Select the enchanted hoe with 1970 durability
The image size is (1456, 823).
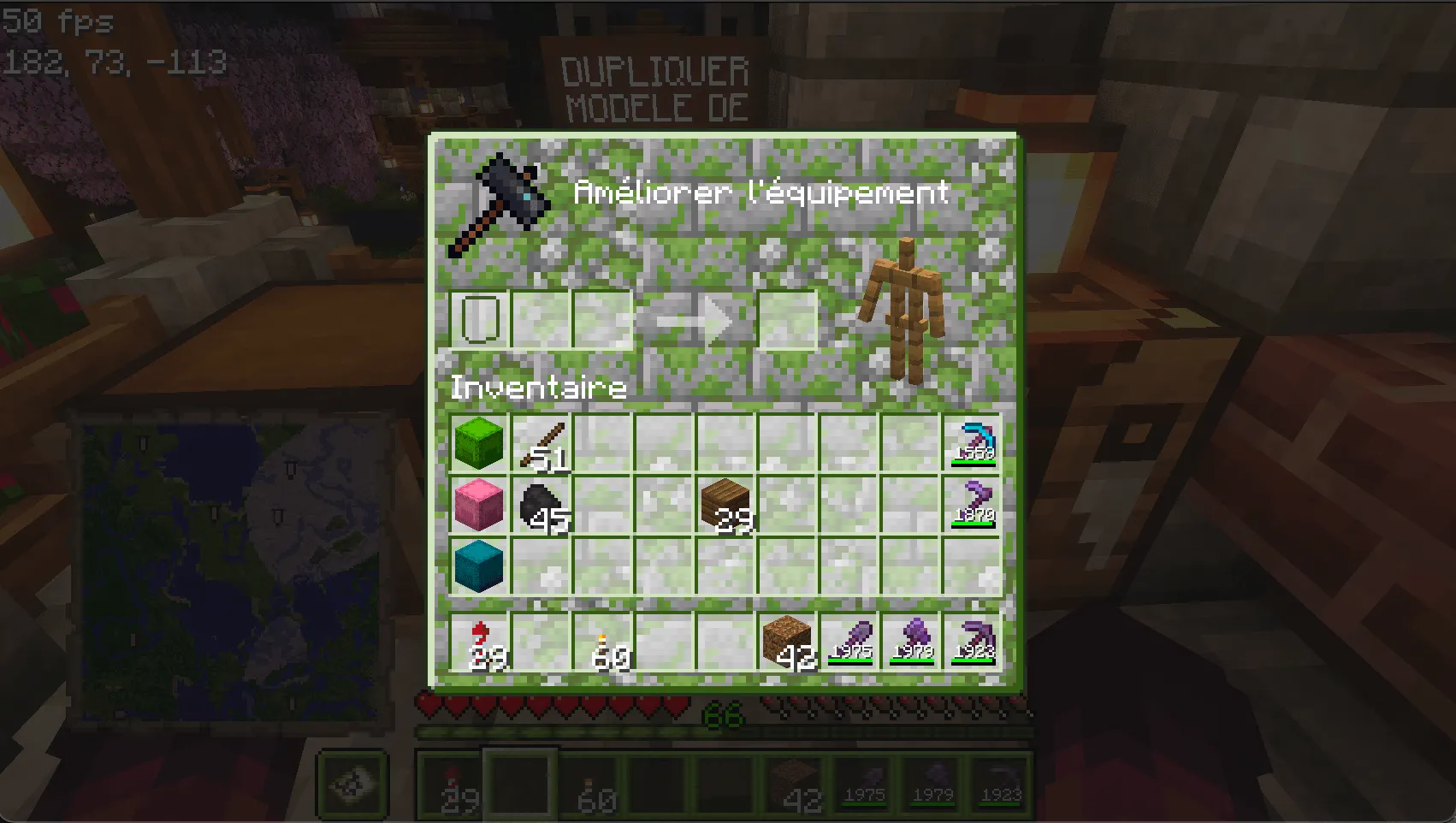point(975,505)
